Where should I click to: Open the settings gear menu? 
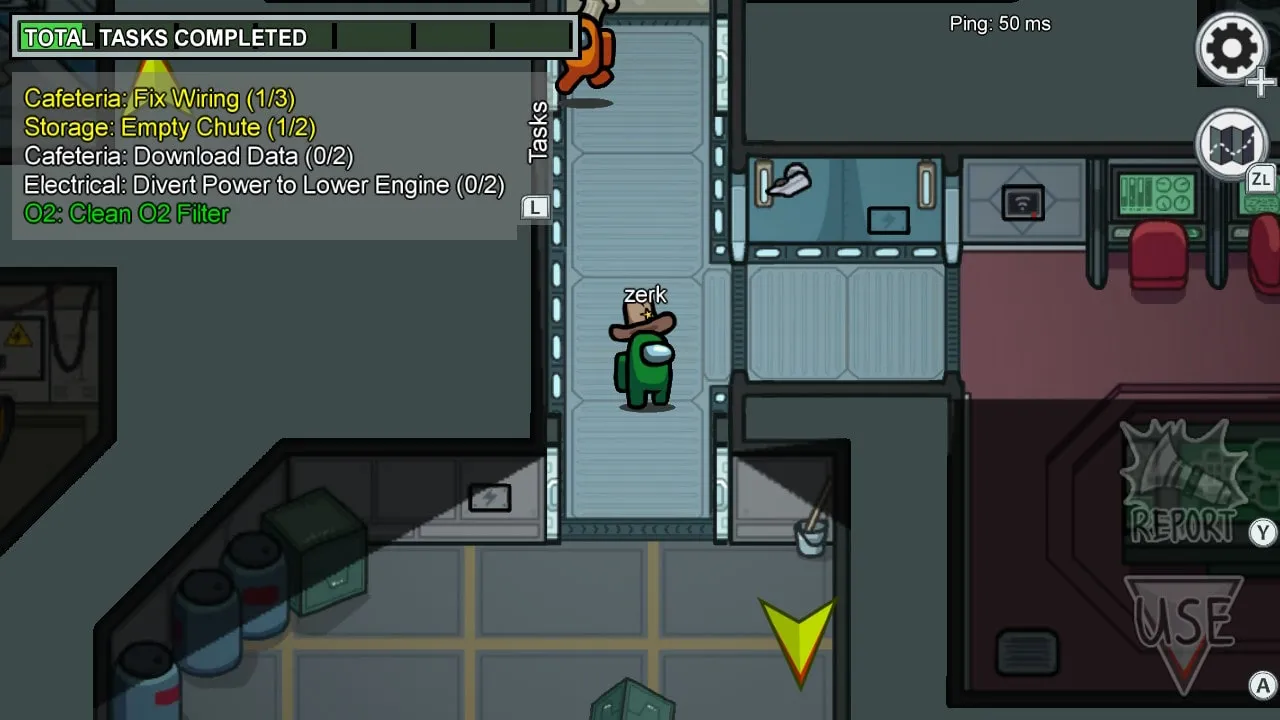[x=1231, y=47]
